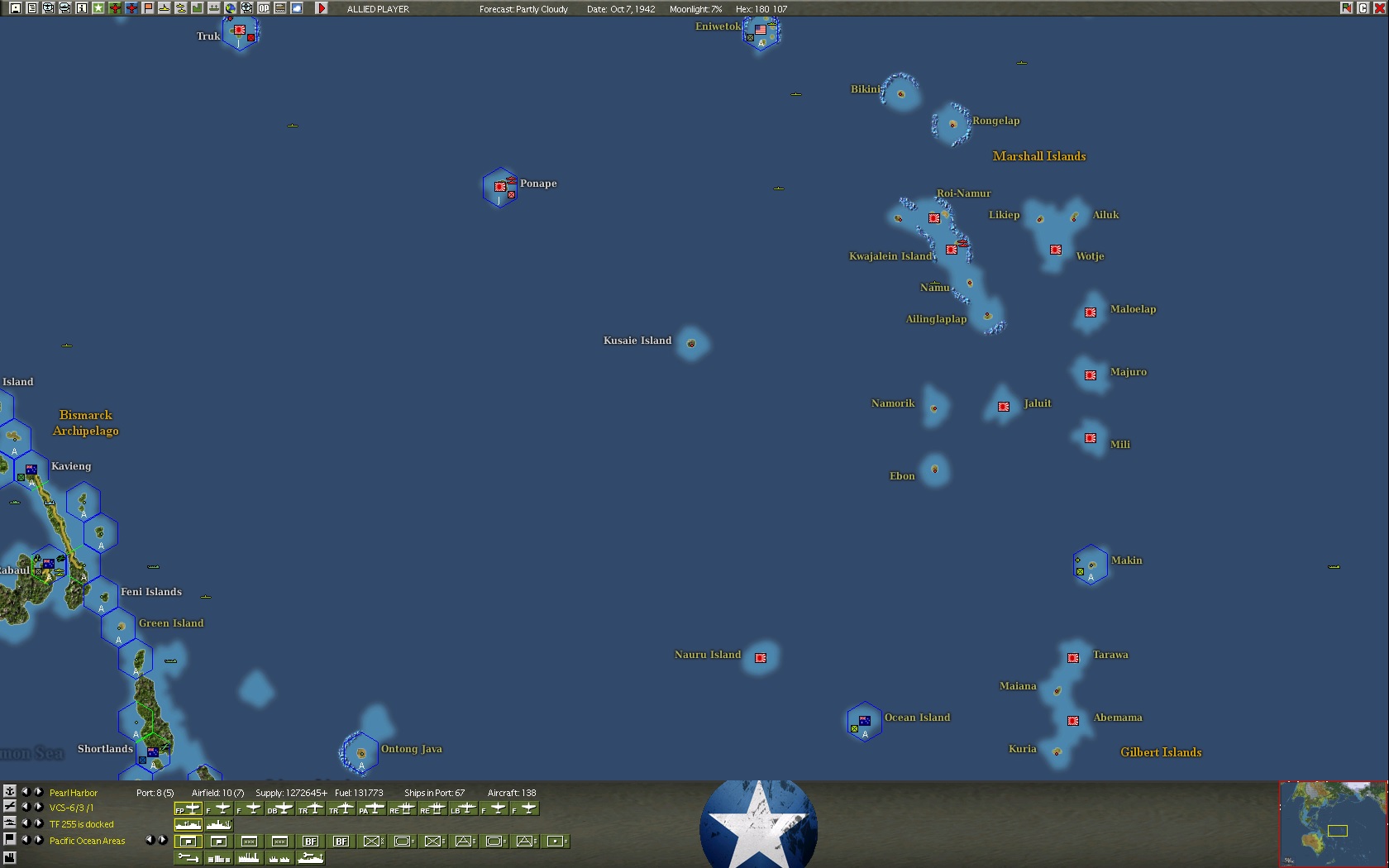Click the anchor icon beside Pearl Harbor
This screenshot has height=868, width=1389.
10,792
